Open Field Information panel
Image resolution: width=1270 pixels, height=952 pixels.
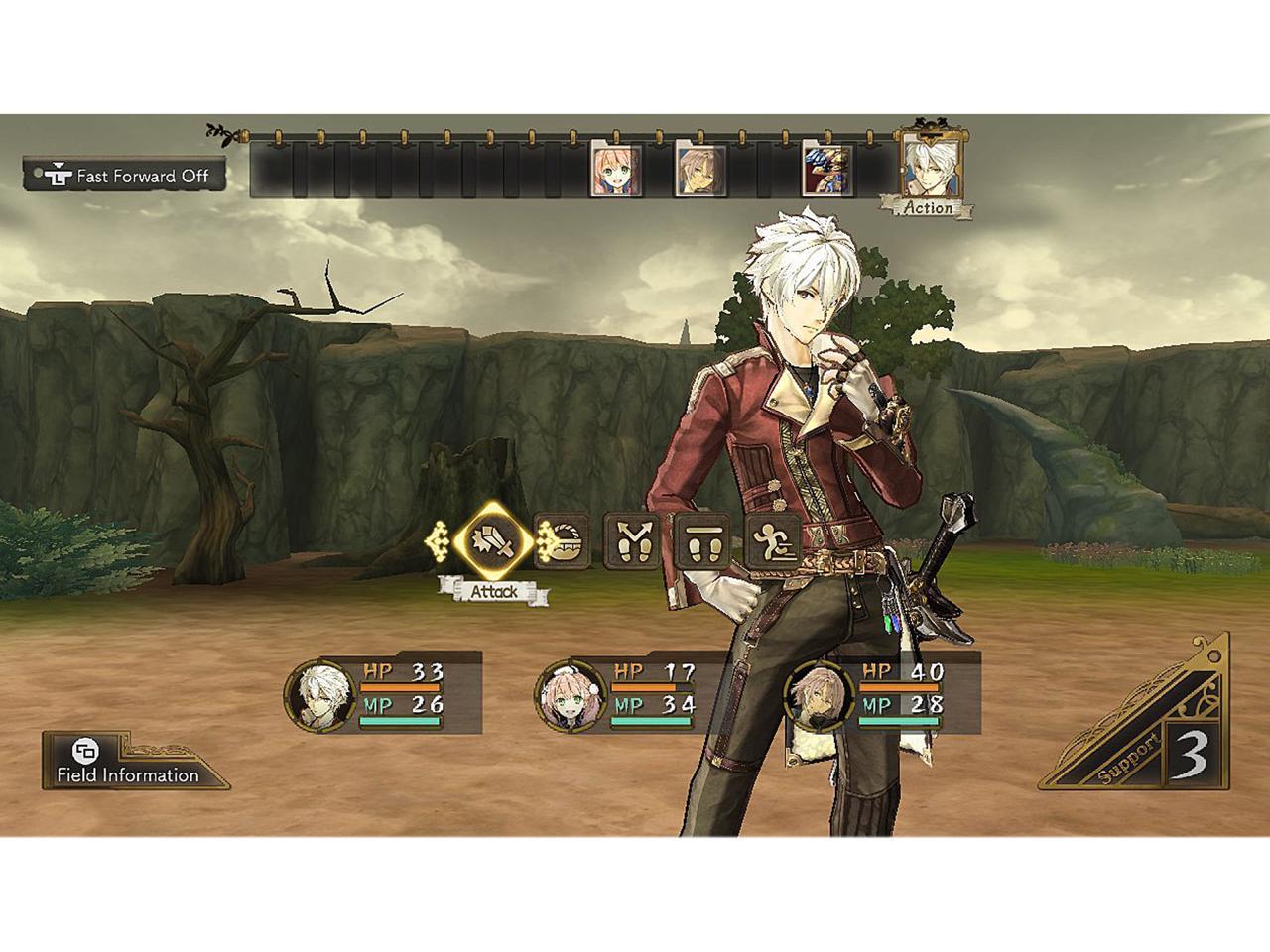(127, 763)
